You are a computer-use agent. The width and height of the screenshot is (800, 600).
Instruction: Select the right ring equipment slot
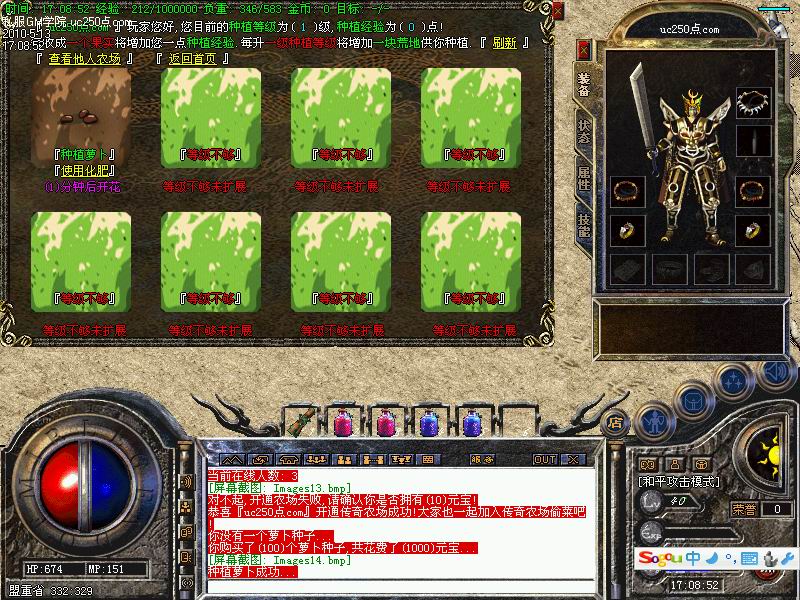point(752,230)
